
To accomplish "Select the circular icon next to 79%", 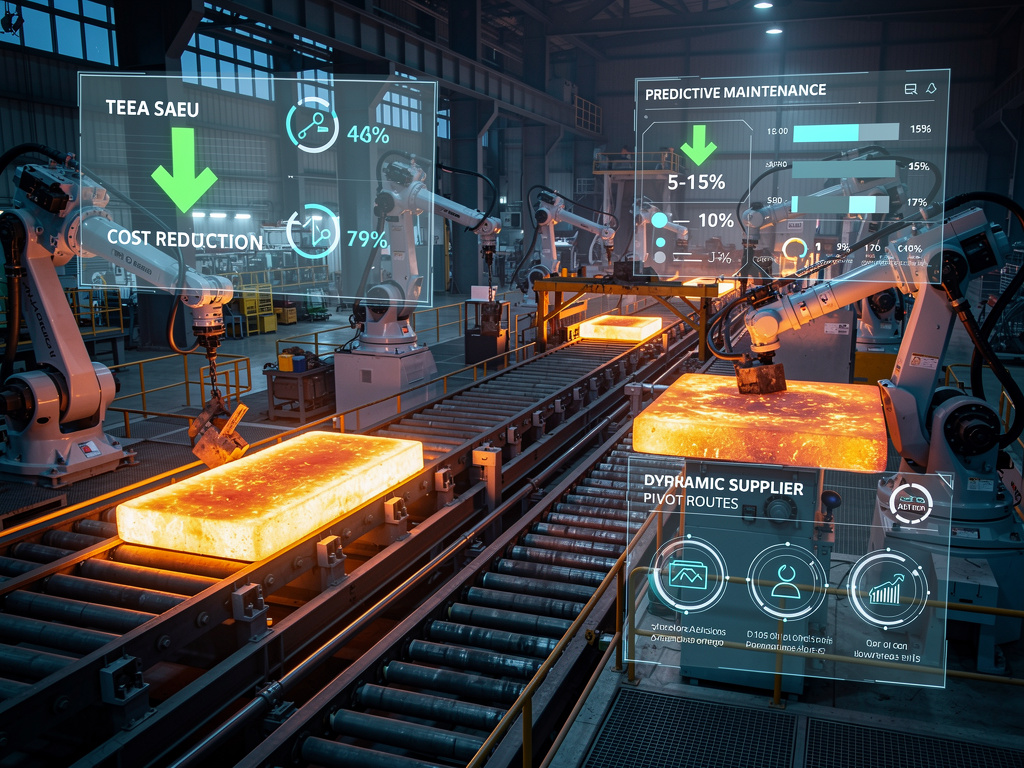I will (x=312, y=232).
